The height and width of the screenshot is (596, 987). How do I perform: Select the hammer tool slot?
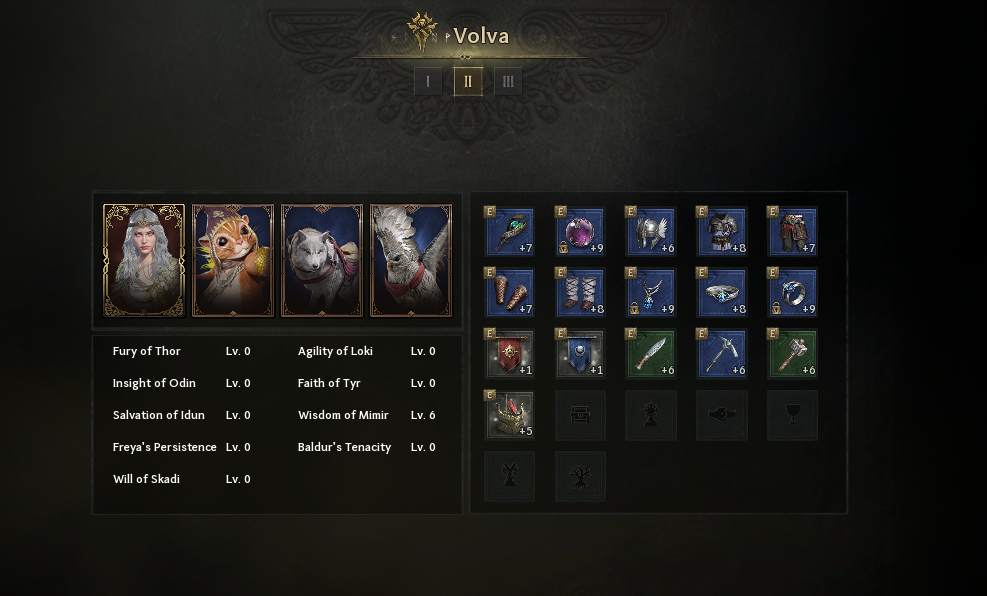click(793, 354)
